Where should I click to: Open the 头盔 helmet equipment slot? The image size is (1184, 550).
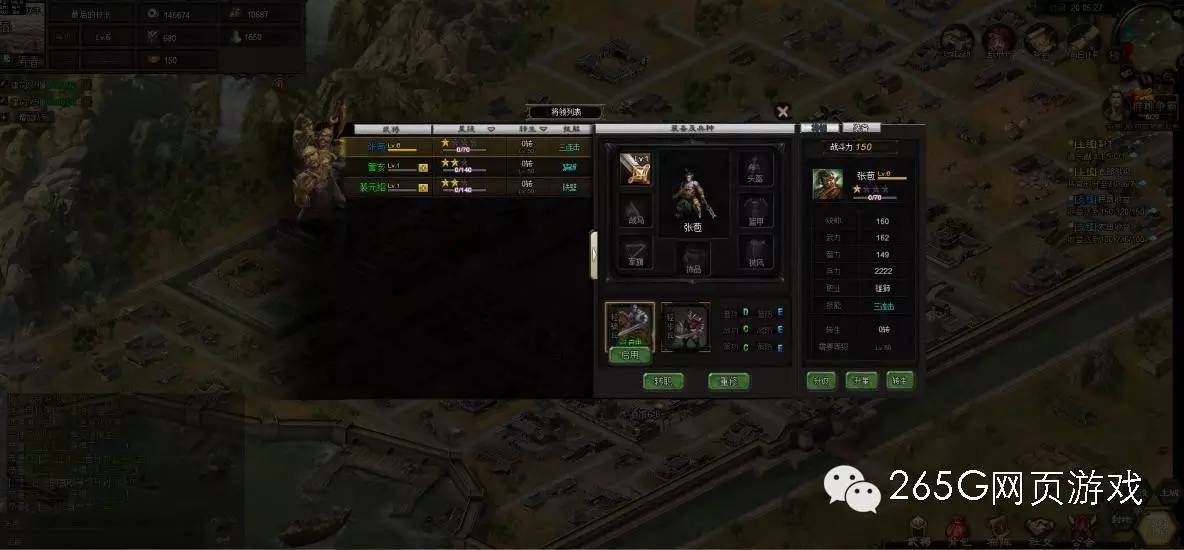tap(755, 170)
